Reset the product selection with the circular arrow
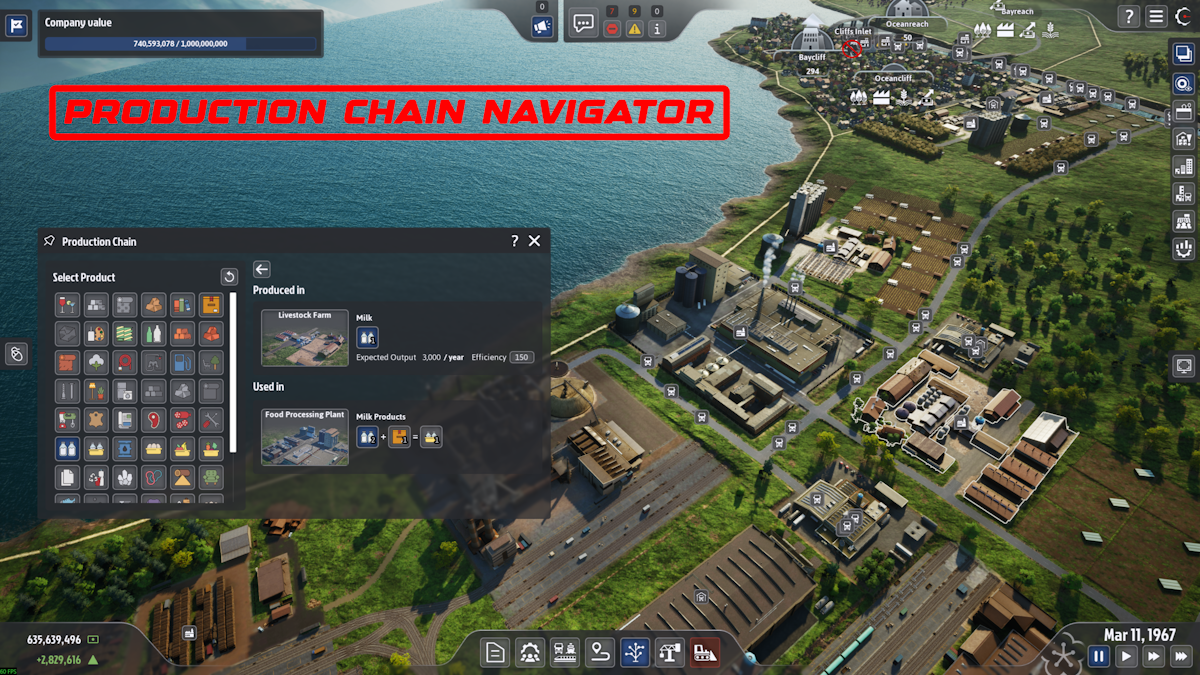 pyautogui.click(x=229, y=277)
